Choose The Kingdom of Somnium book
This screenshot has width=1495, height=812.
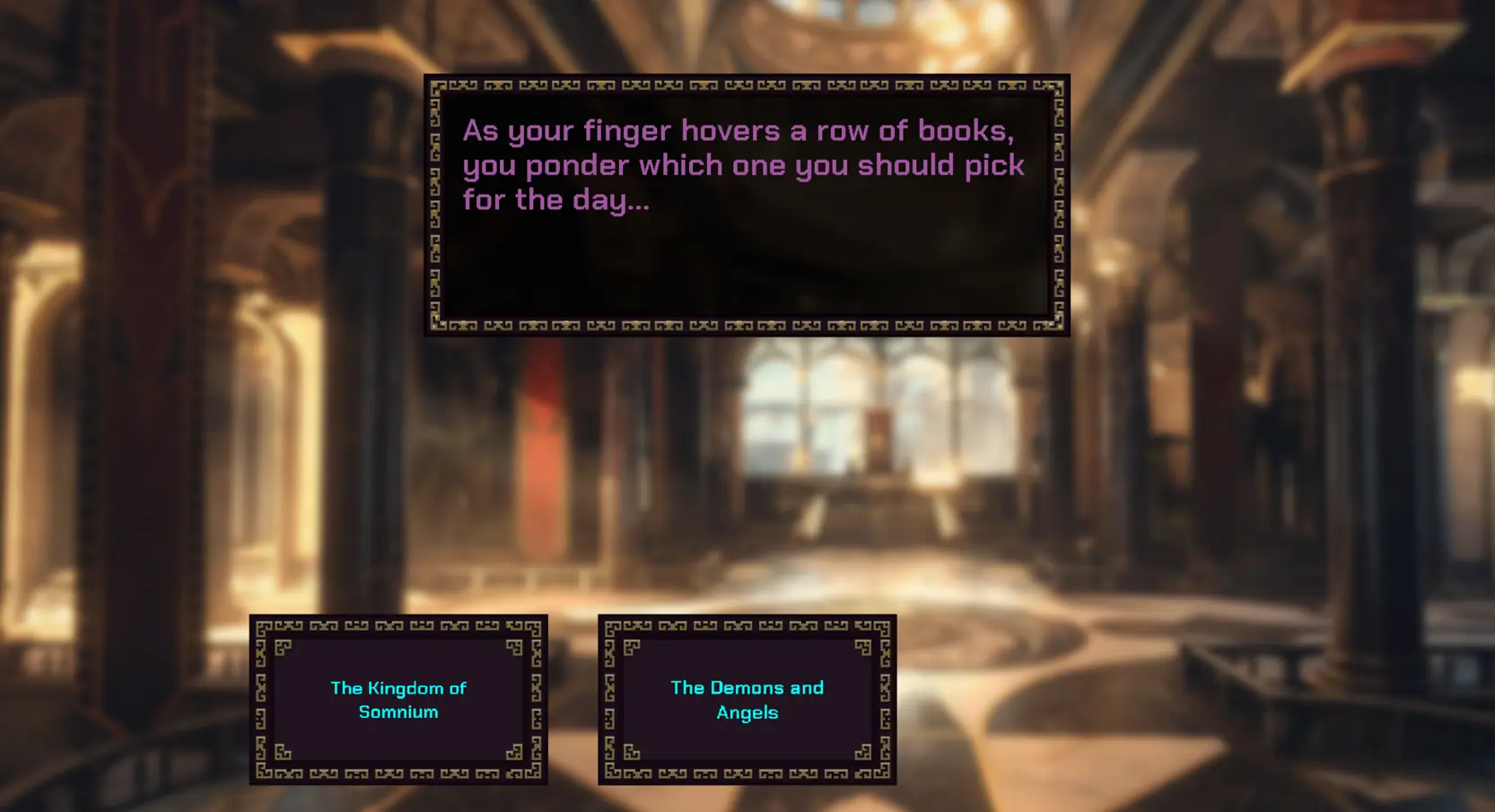click(398, 700)
